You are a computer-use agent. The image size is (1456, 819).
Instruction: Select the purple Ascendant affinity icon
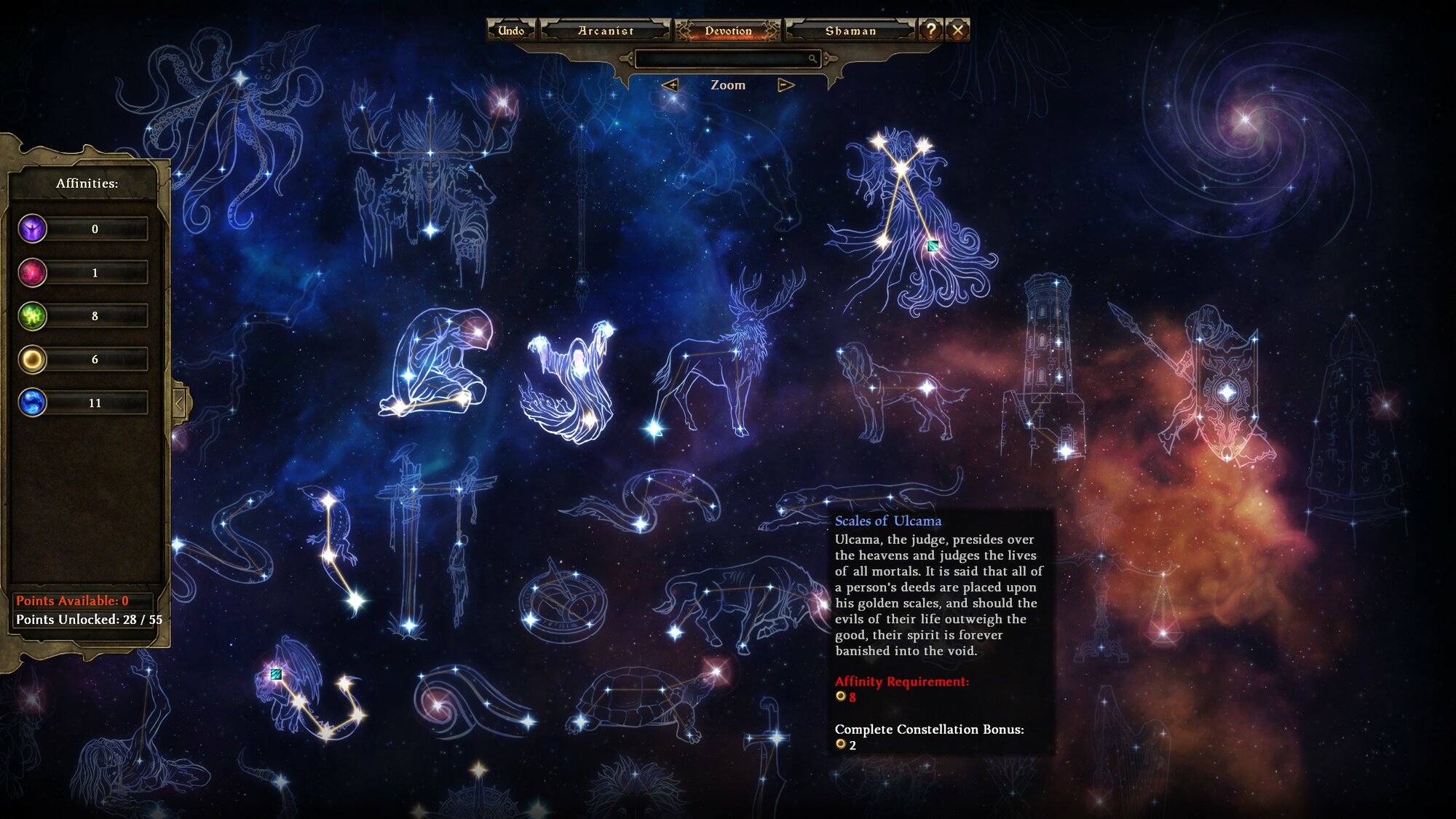point(33,229)
